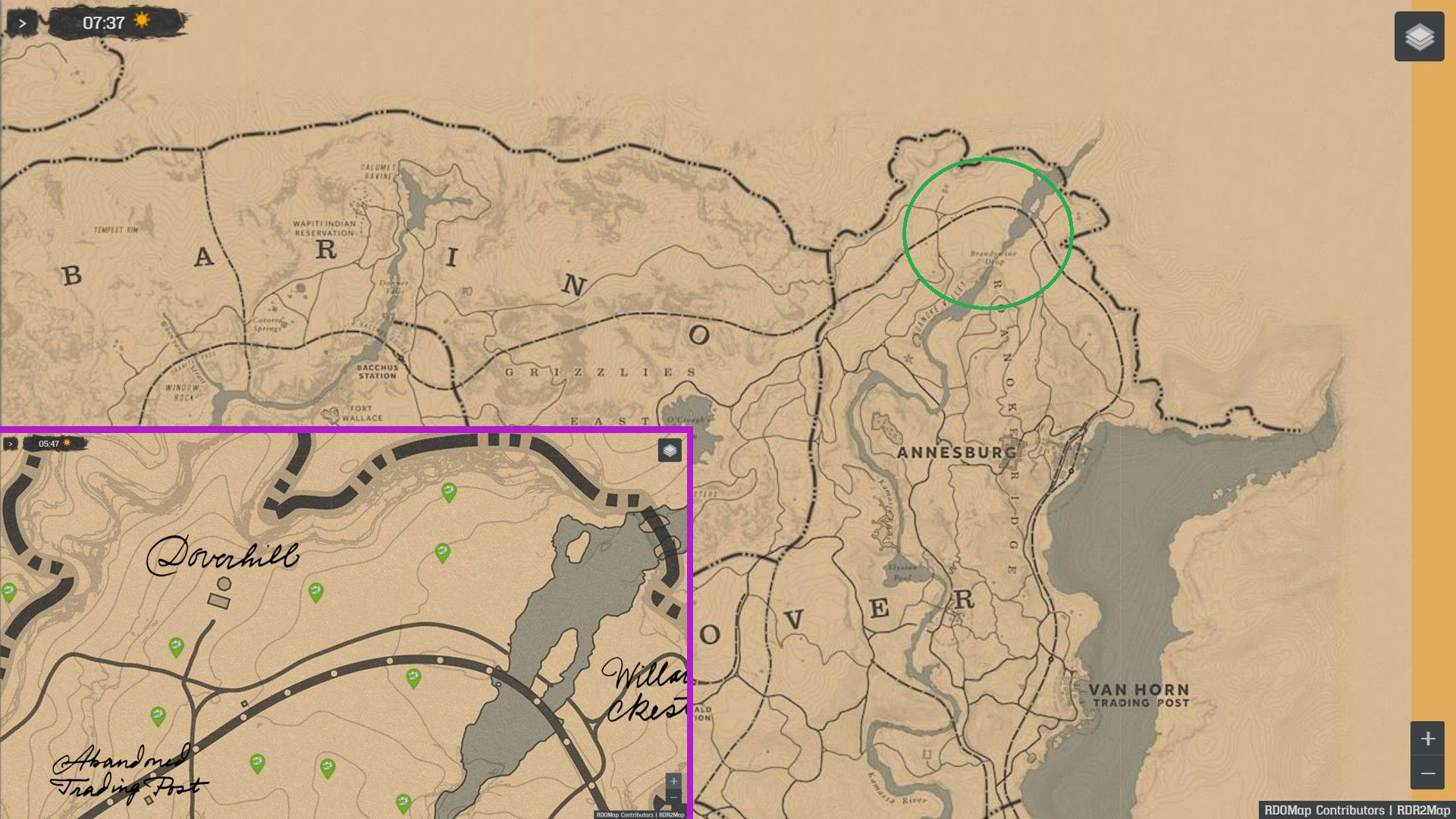
Task: Open the layer selector on the main map
Action: click(x=1417, y=37)
